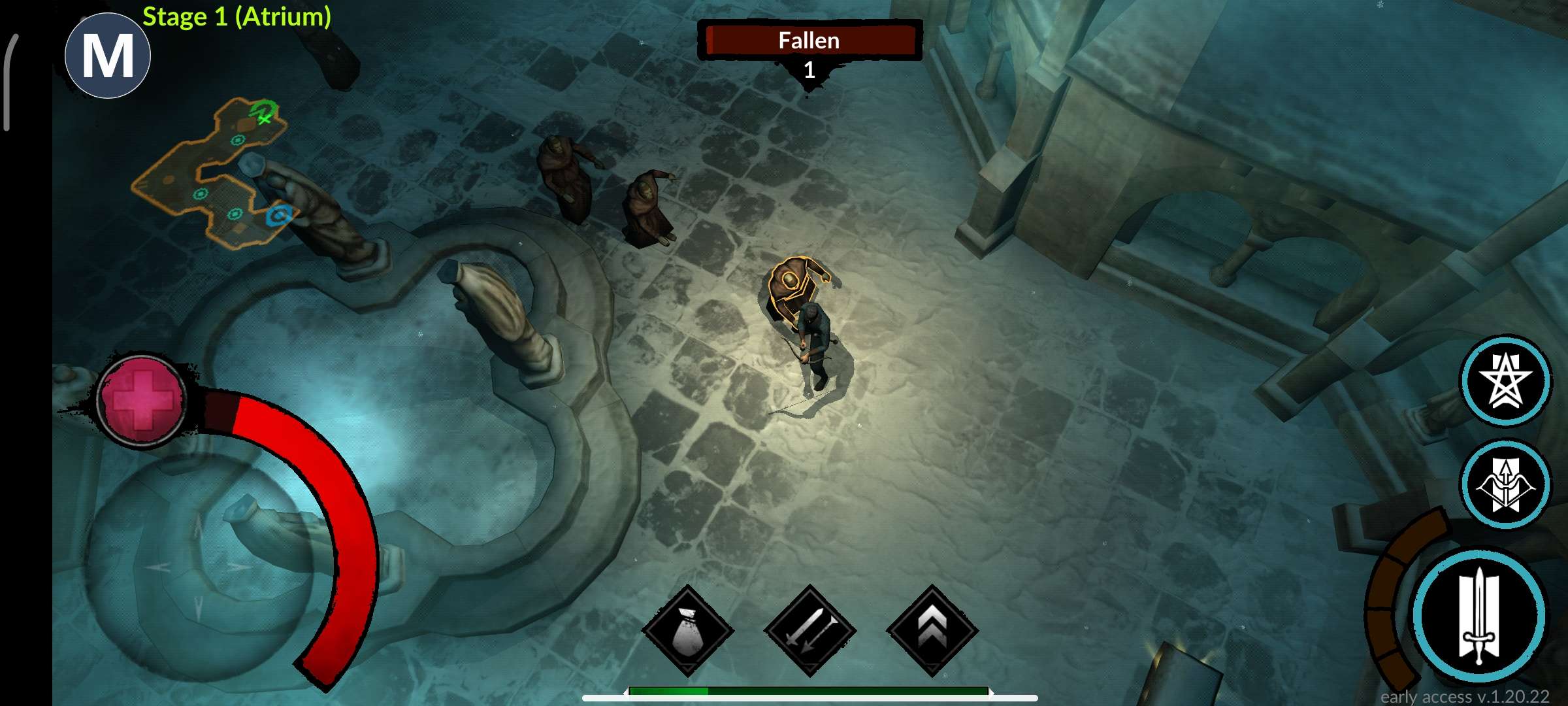The width and height of the screenshot is (1568, 706).
Task: Open the loot bag diamond icon
Action: [687, 631]
